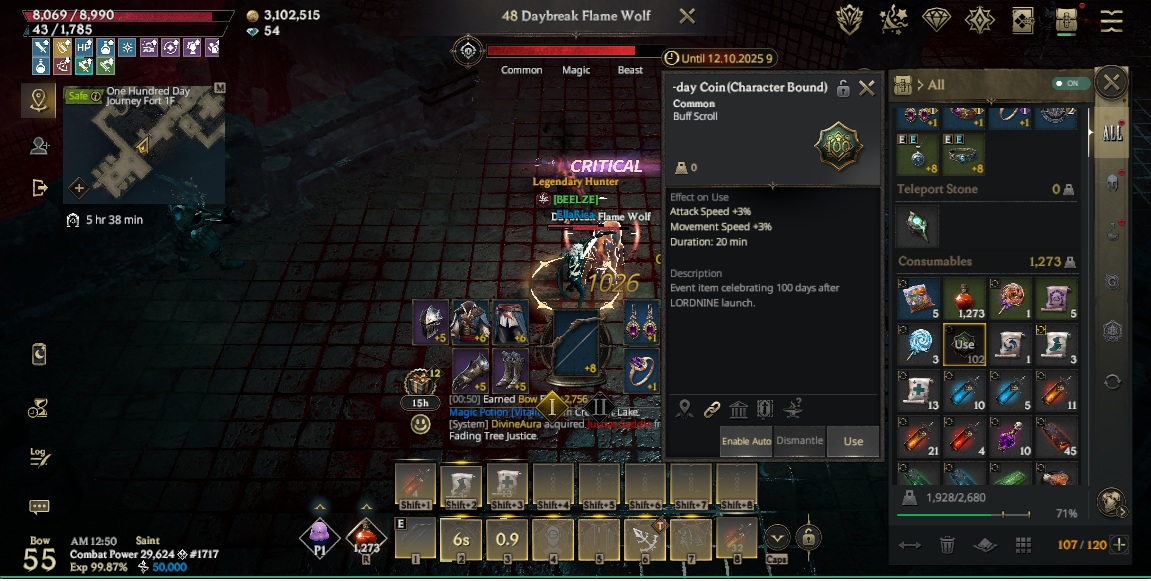
Task: Close the Daybreak Flame Wolf target frame
Action: [x=687, y=16]
